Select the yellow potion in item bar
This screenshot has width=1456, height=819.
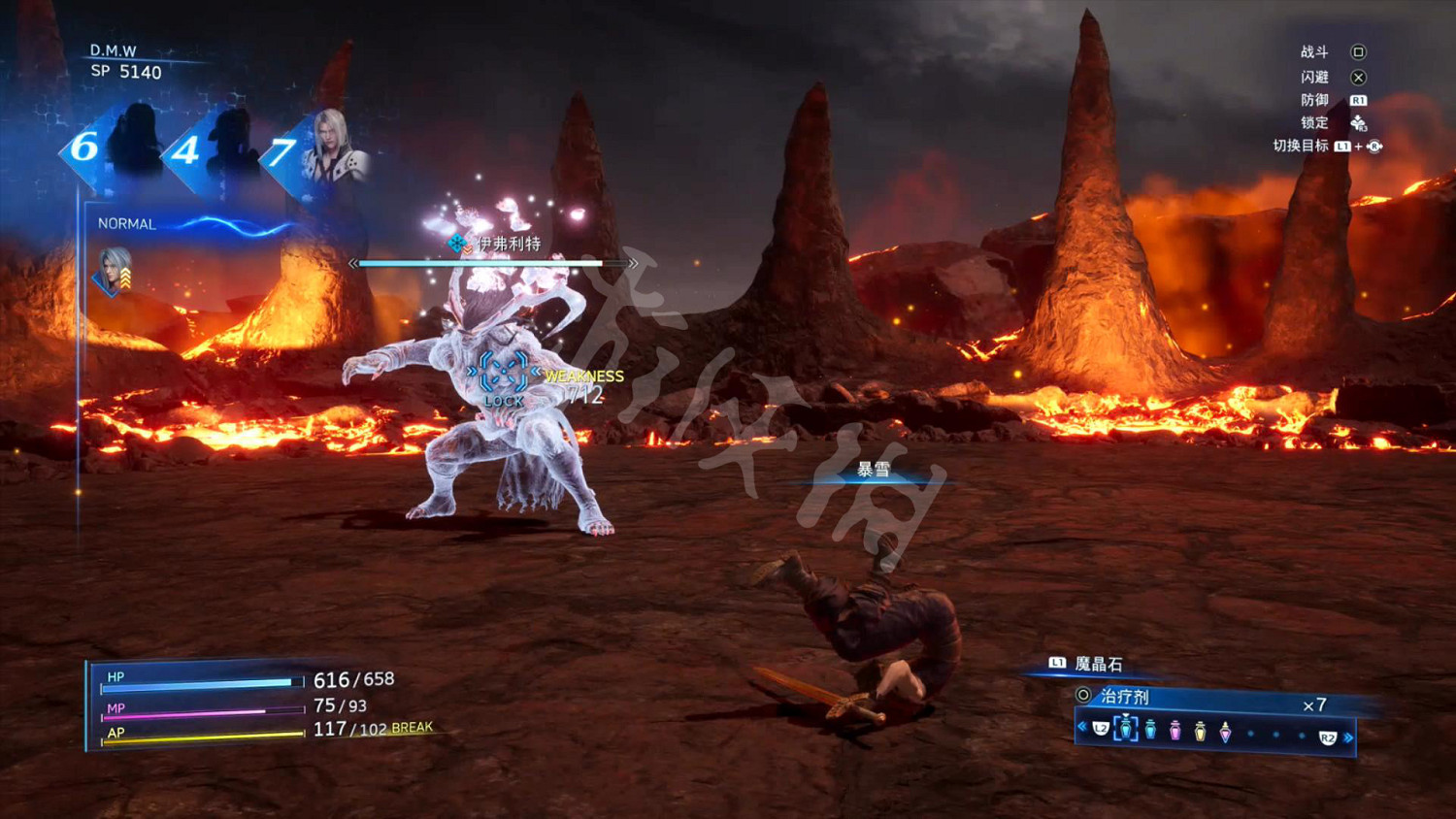1201,731
